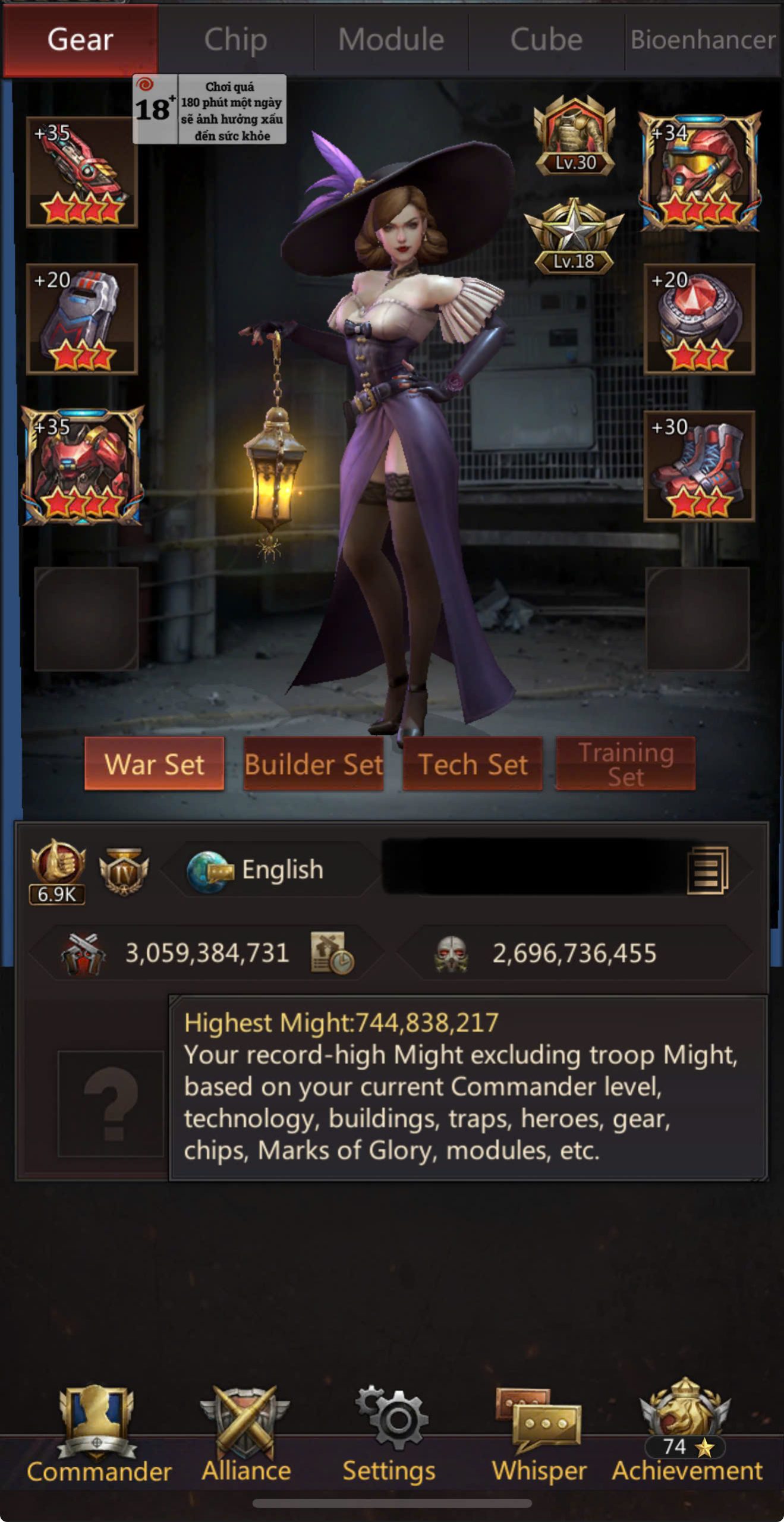
Task: Choose the Training Set loadout
Action: click(625, 764)
